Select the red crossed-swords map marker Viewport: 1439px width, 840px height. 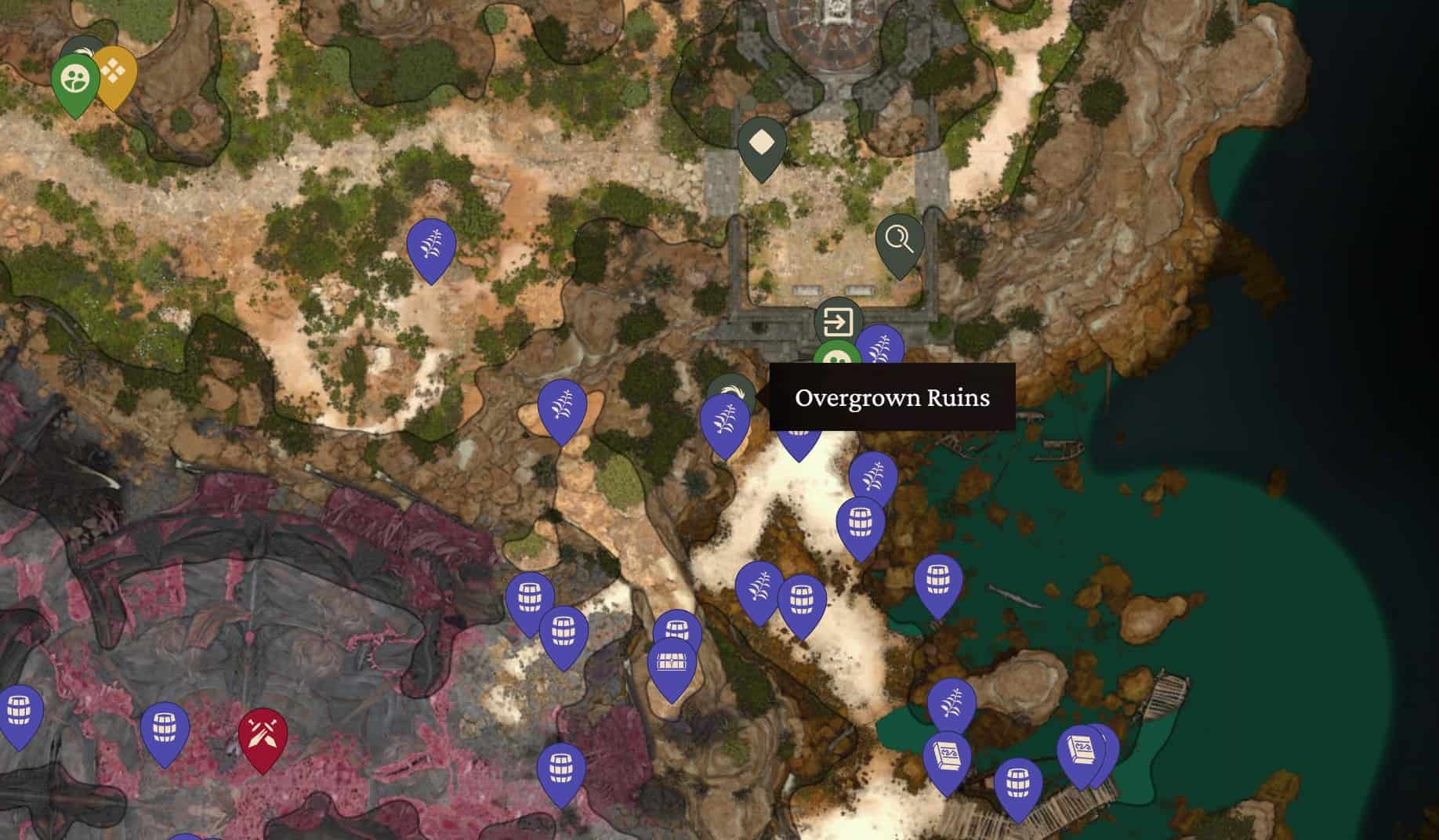[x=263, y=735]
